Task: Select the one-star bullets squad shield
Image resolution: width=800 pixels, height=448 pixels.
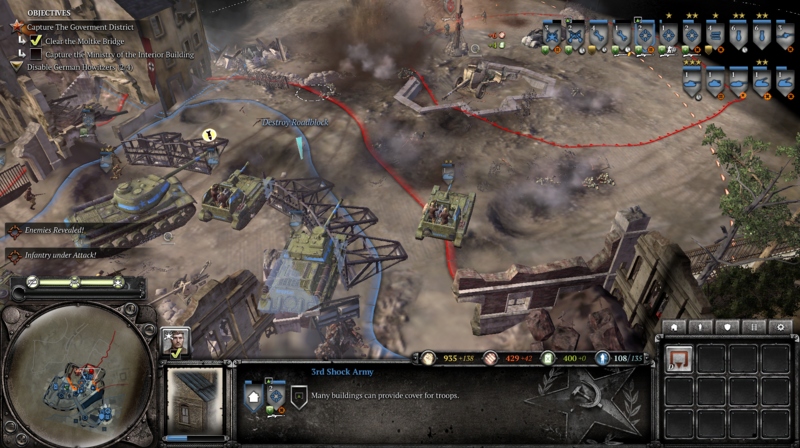Action: 714,36
